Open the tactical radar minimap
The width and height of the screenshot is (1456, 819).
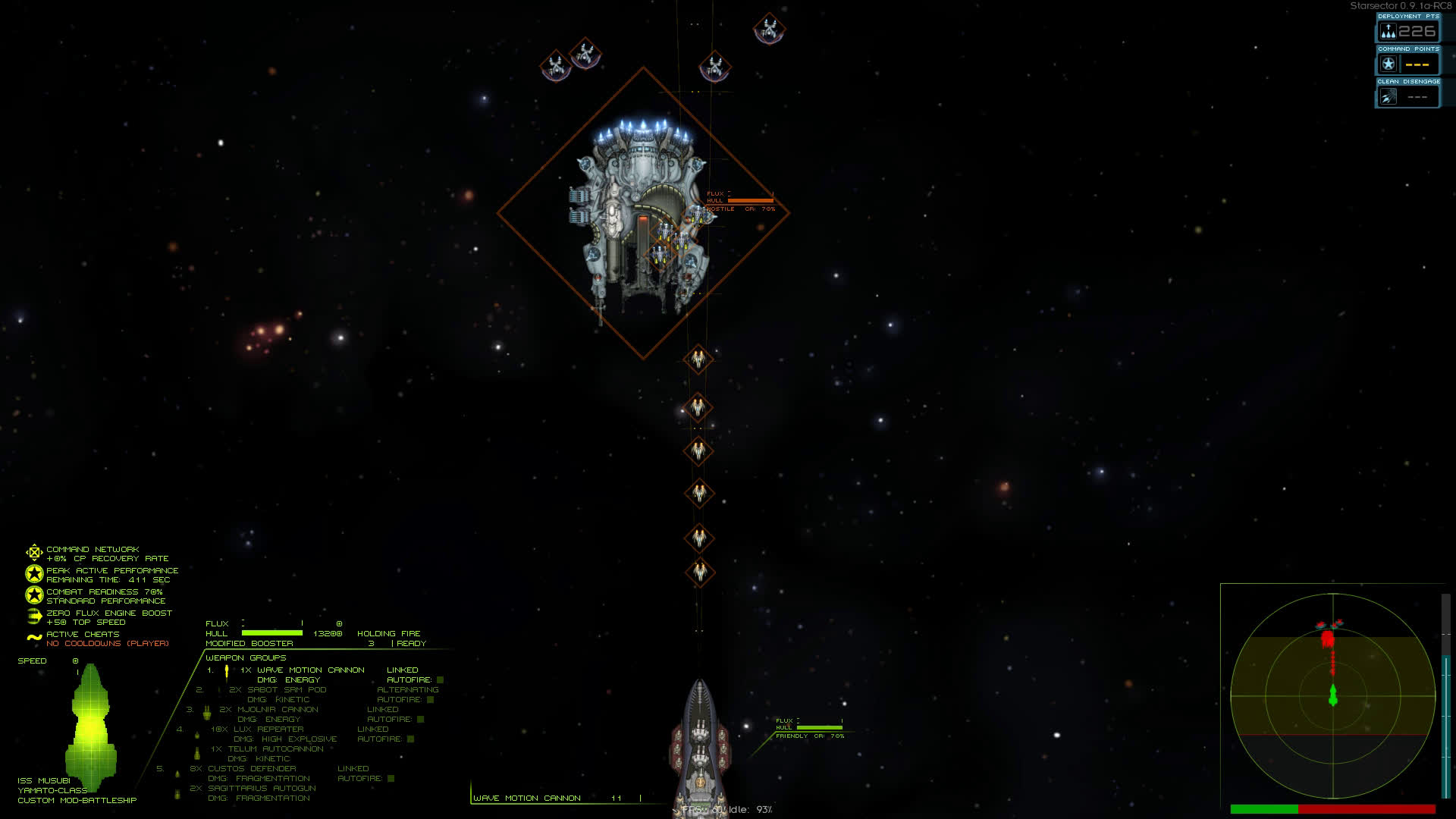pyautogui.click(x=1332, y=695)
